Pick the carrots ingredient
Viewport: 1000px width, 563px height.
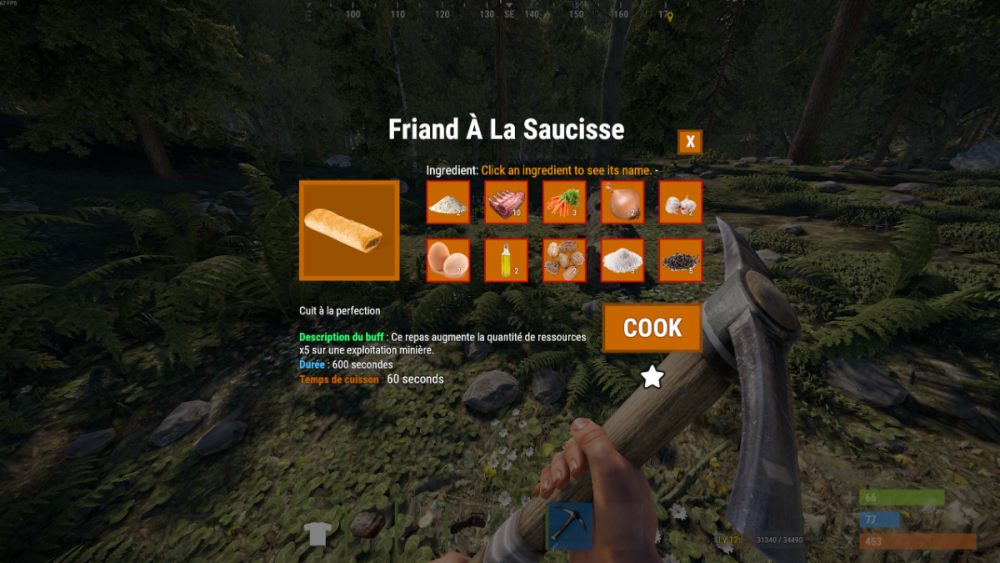564,202
